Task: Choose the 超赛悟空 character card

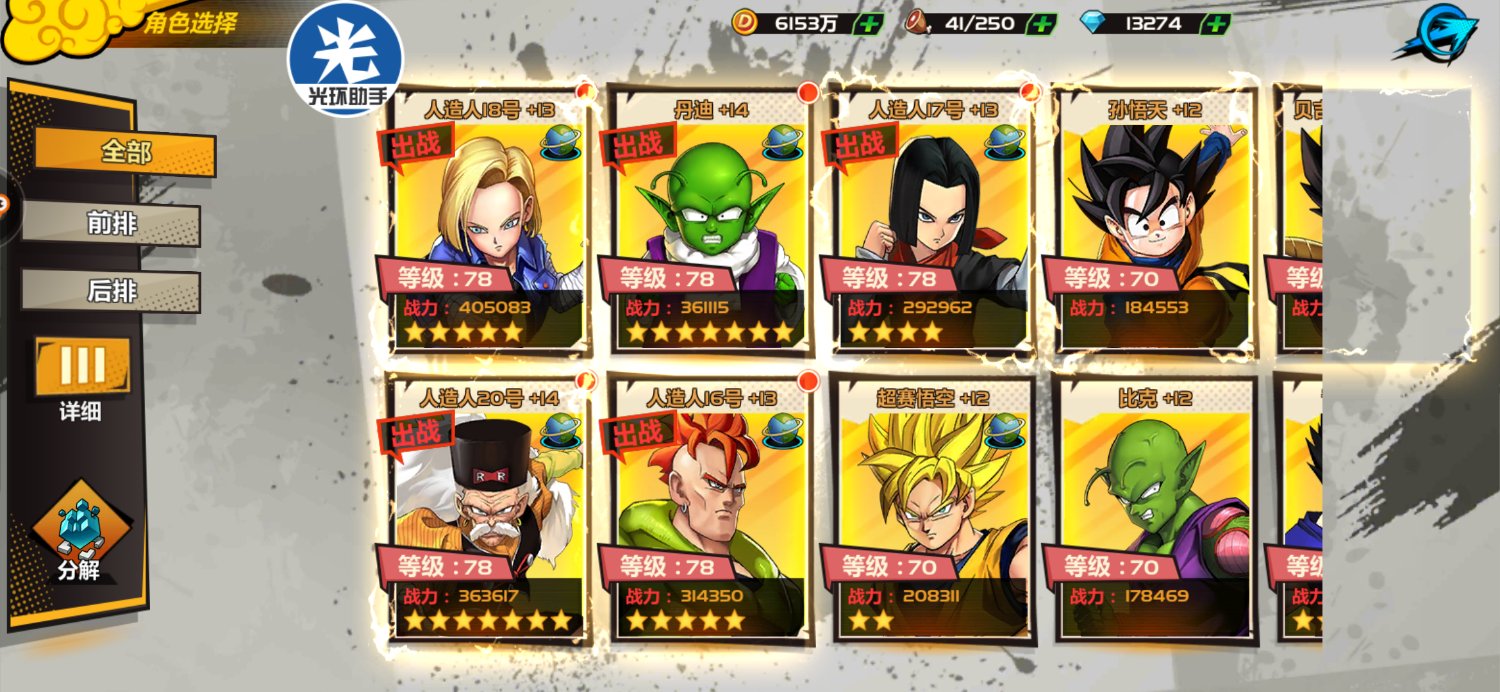Action: 931,510
